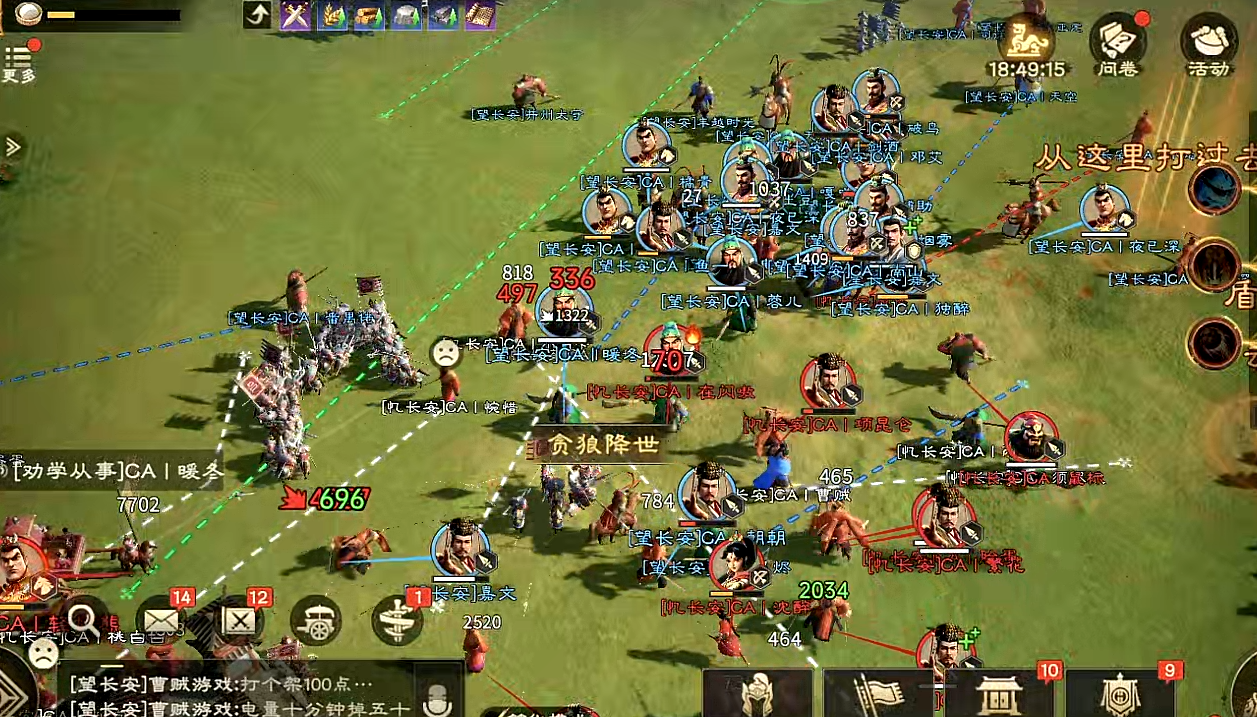Select the wood logs boost icon
The width and height of the screenshot is (1257, 717).
[369, 15]
